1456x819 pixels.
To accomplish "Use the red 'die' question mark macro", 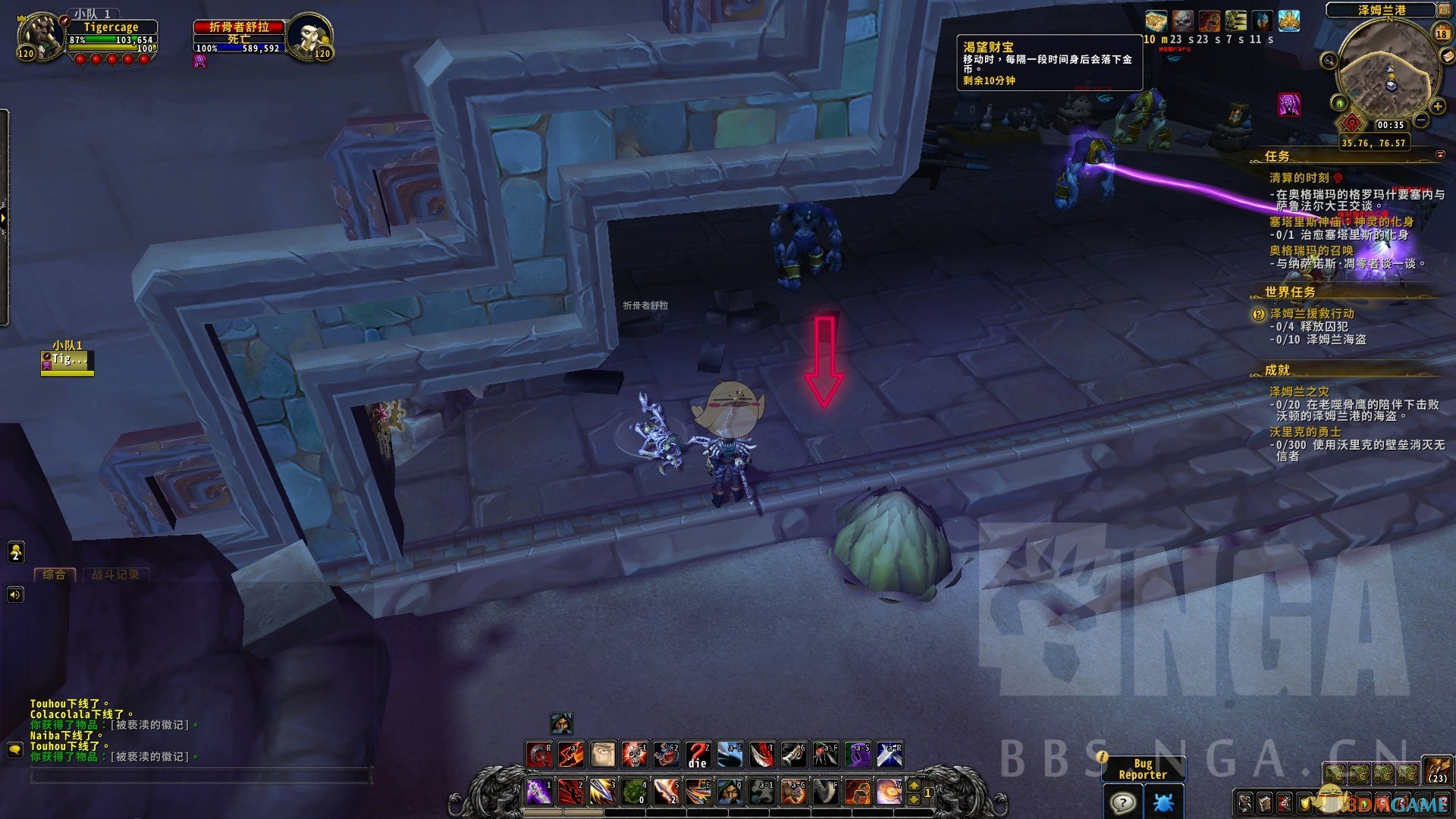I will 698,754.
